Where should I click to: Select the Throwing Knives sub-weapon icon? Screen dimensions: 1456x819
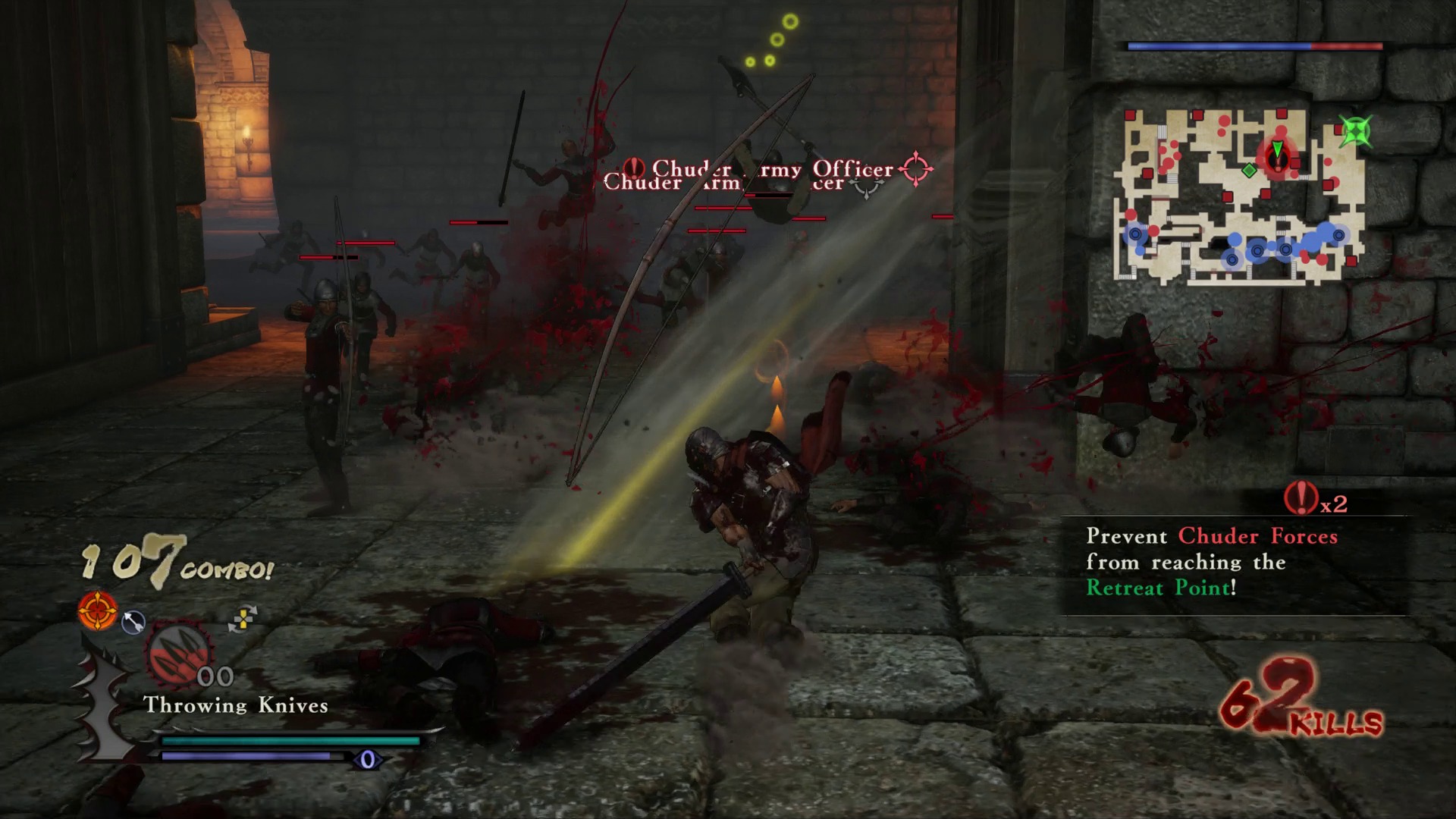[x=179, y=654]
